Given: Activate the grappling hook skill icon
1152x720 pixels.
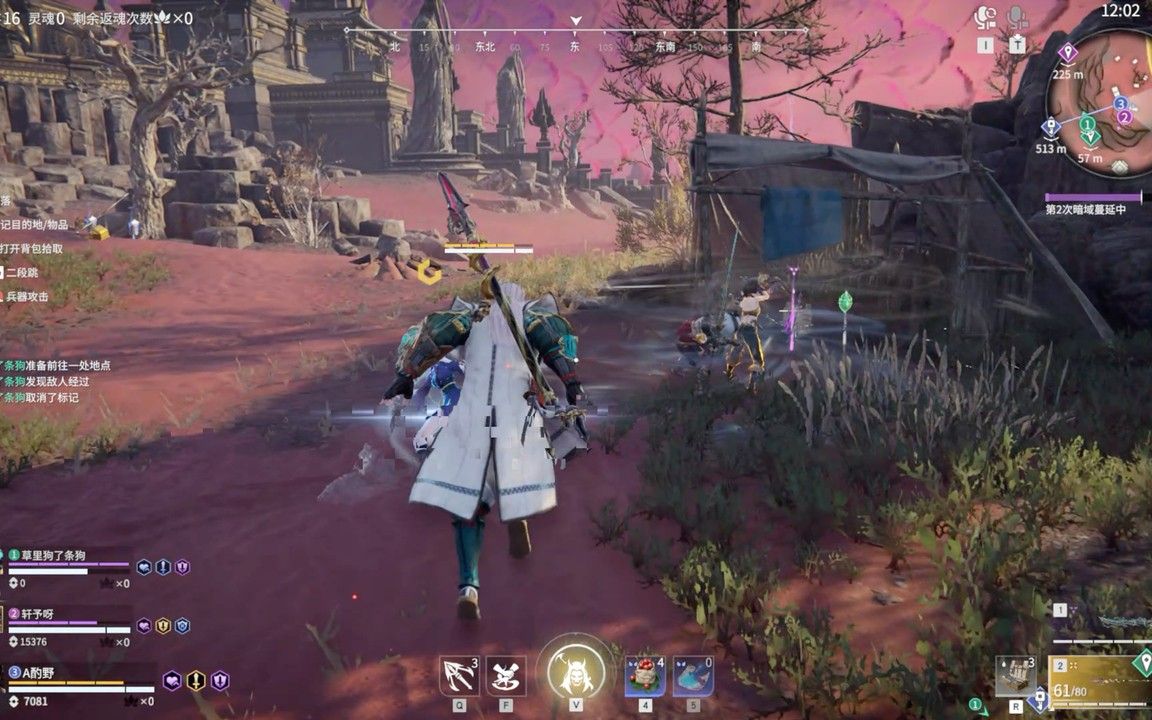Looking at the screenshot, I should tap(459, 675).
